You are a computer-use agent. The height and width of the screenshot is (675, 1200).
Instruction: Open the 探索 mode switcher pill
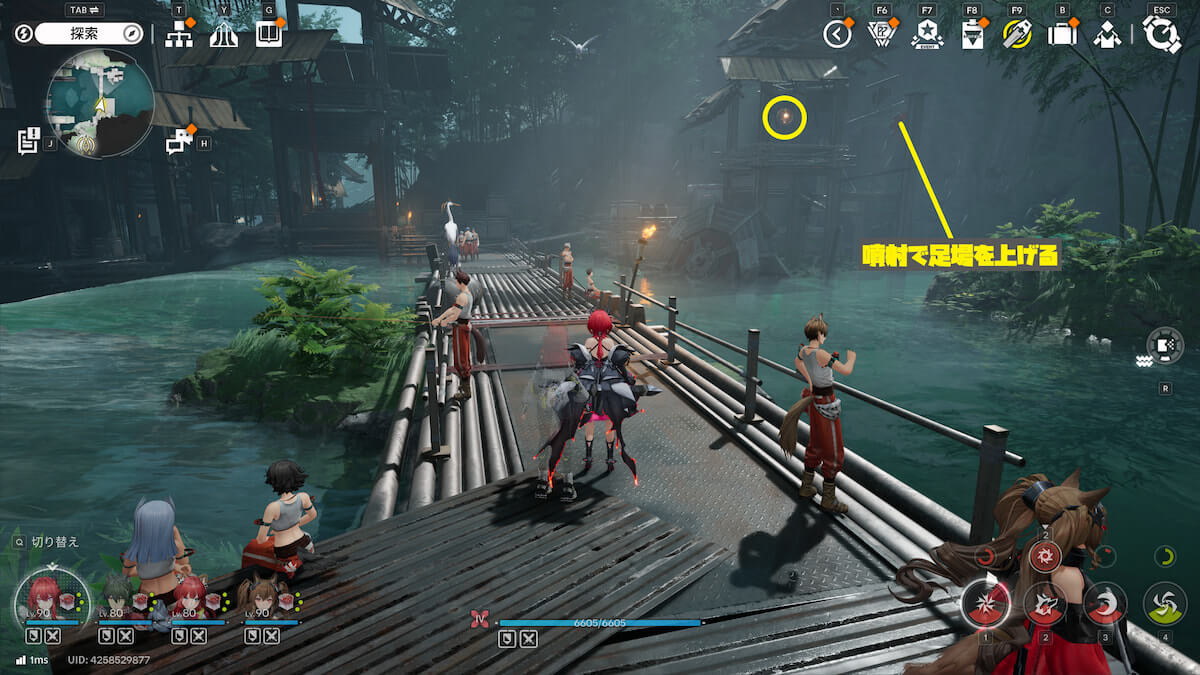(x=88, y=34)
